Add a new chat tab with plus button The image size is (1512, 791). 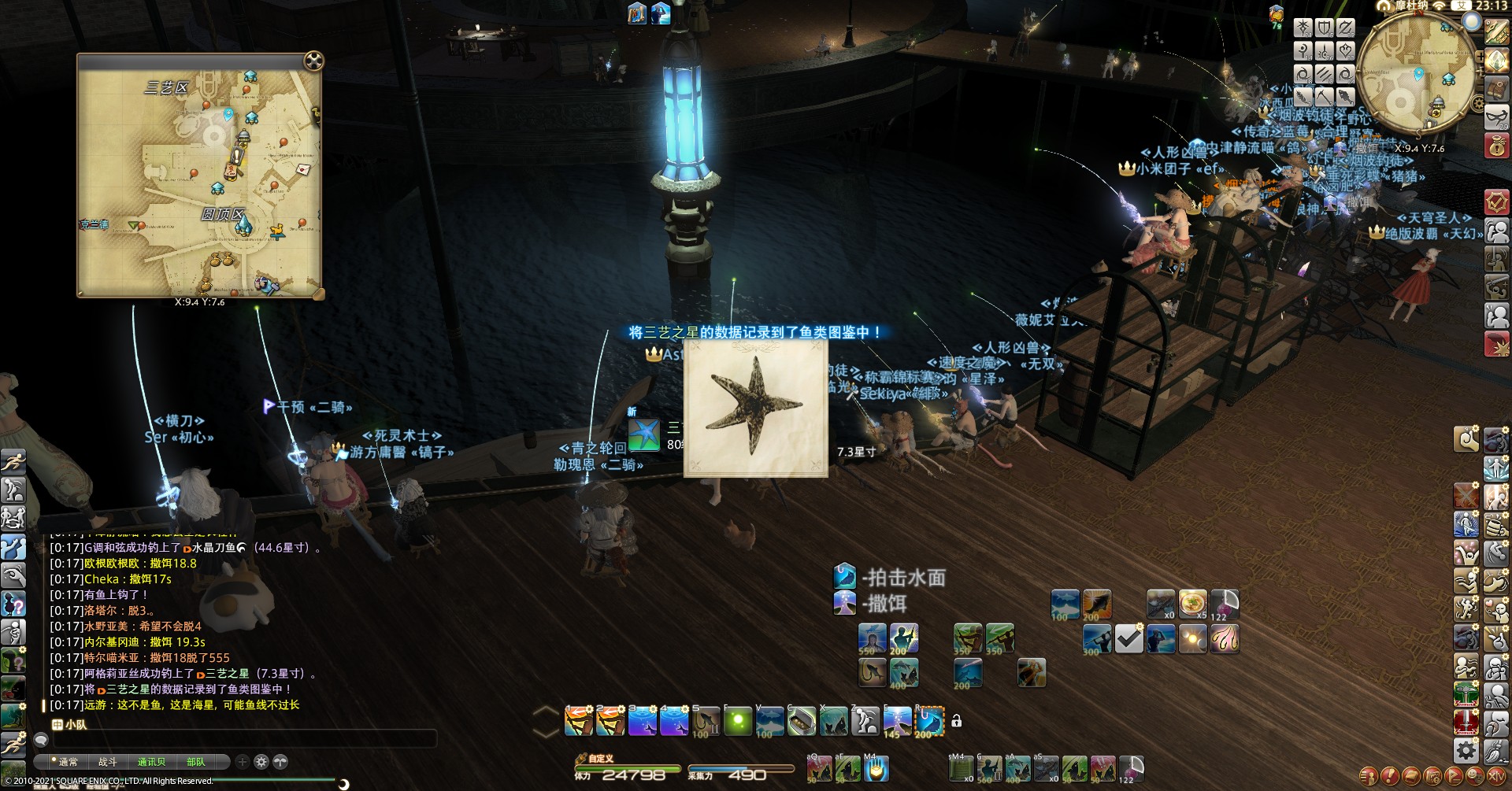coord(243,762)
